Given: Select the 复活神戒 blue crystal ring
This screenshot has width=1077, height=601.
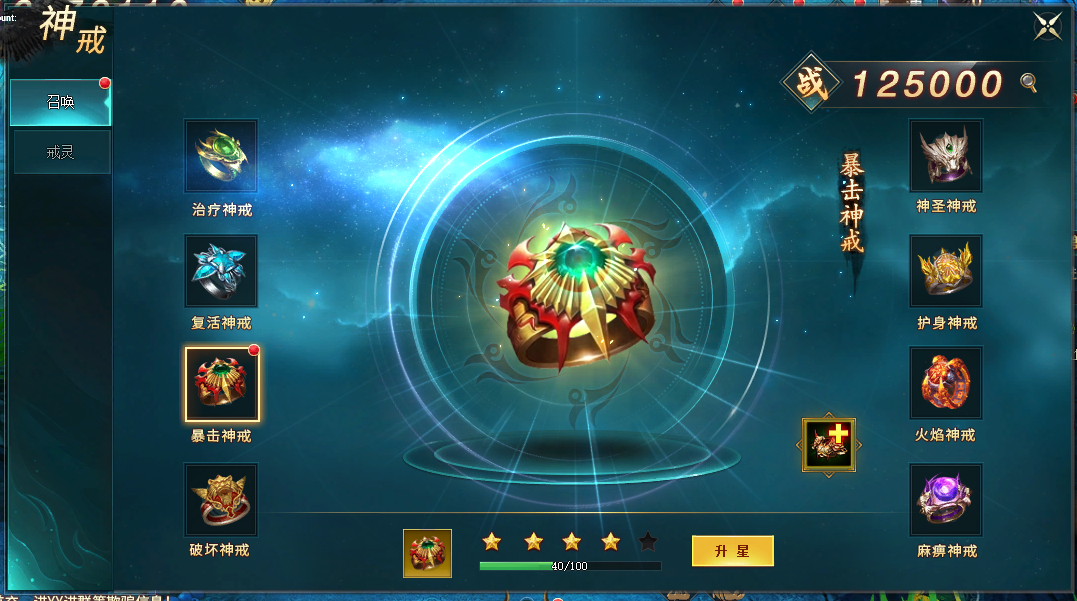Looking at the screenshot, I should coord(221,271).
